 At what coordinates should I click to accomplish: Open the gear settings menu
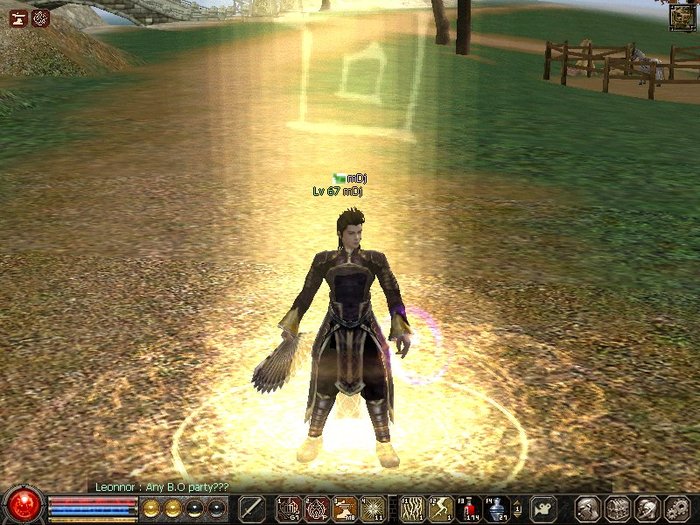(674, 509)
